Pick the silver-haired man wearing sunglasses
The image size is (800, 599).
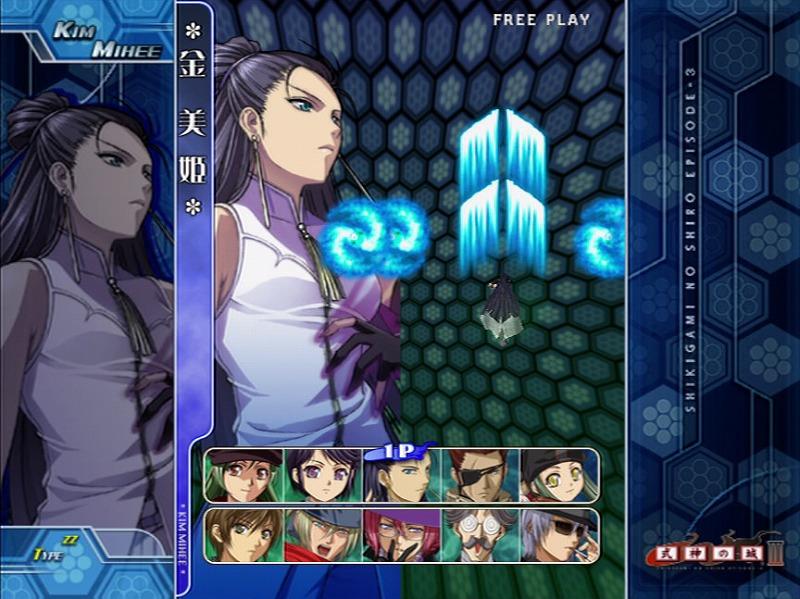tap(558, 535)
